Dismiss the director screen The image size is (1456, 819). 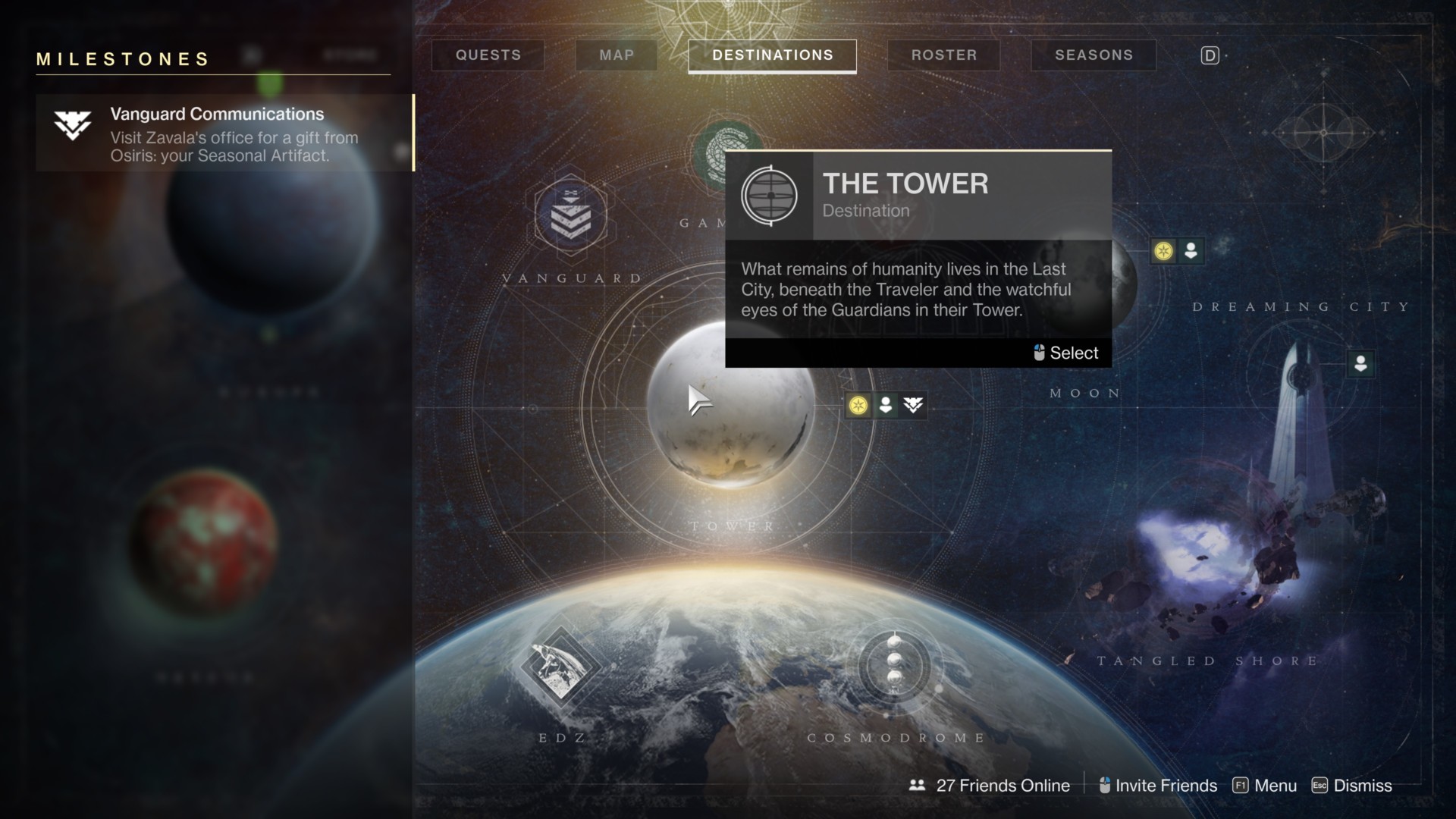pos(1352,786)
